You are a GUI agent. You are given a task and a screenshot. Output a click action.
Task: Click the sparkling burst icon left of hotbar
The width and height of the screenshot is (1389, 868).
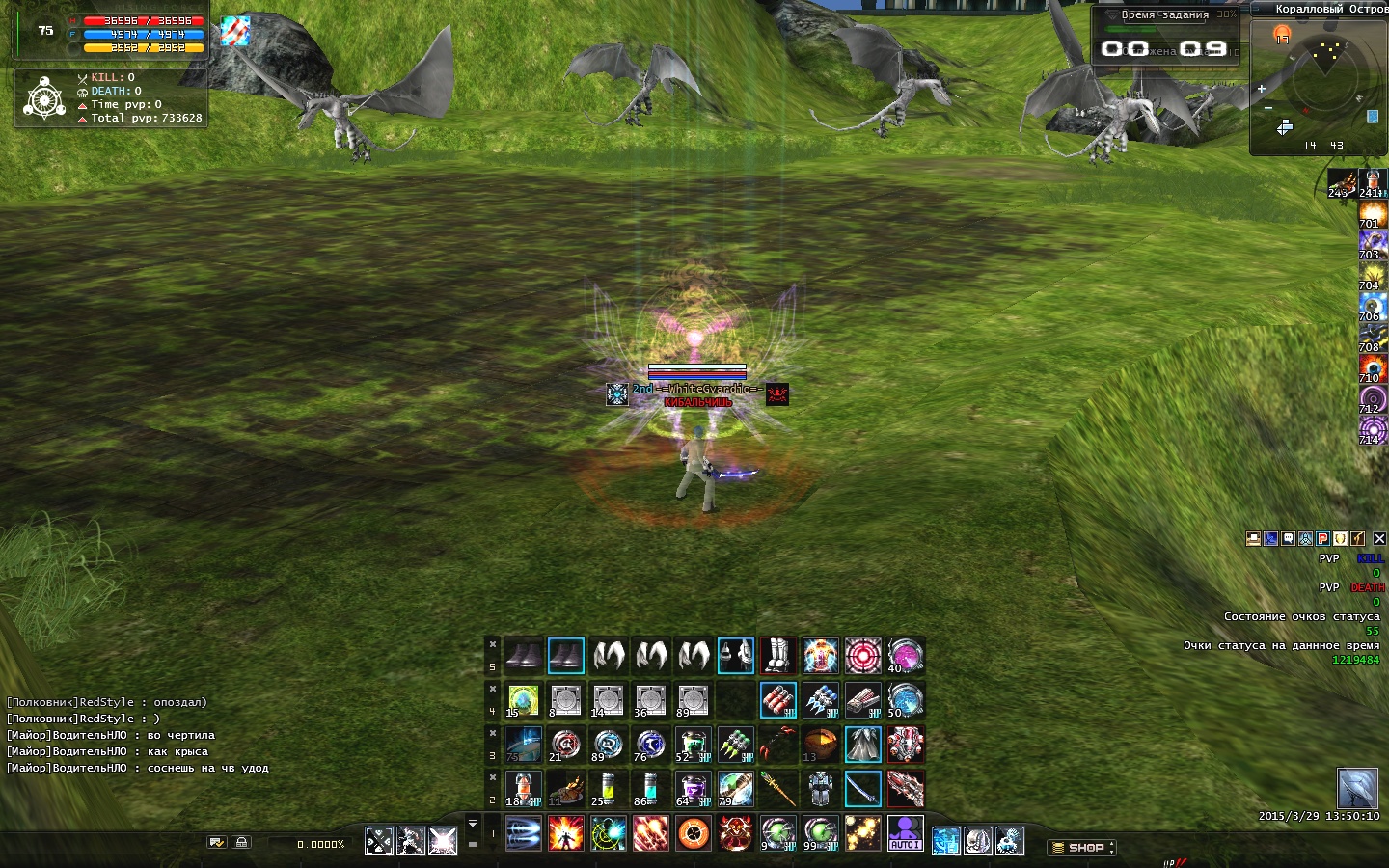[443, 841]
